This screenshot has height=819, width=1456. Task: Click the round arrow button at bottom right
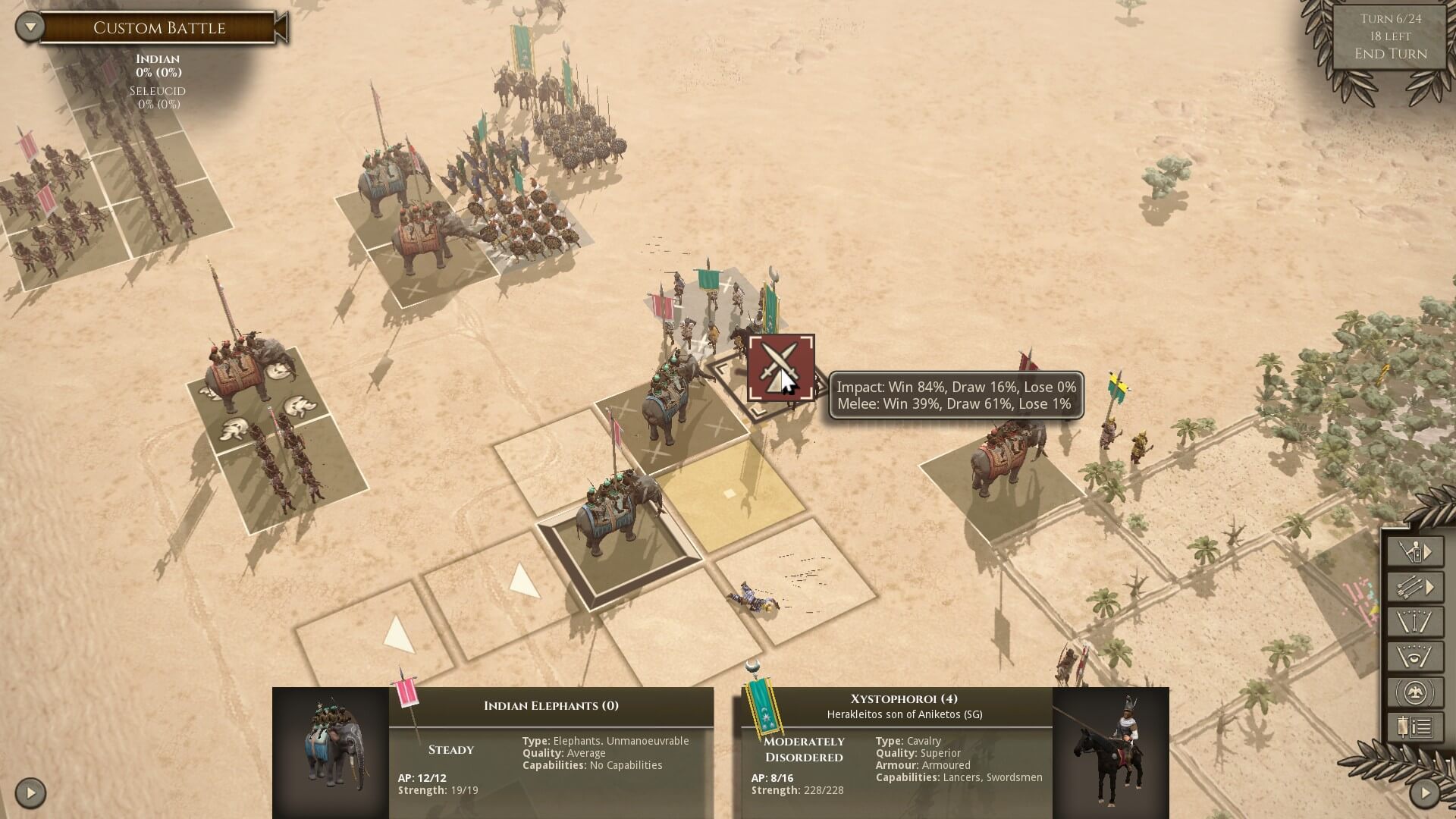point(1424,793)
